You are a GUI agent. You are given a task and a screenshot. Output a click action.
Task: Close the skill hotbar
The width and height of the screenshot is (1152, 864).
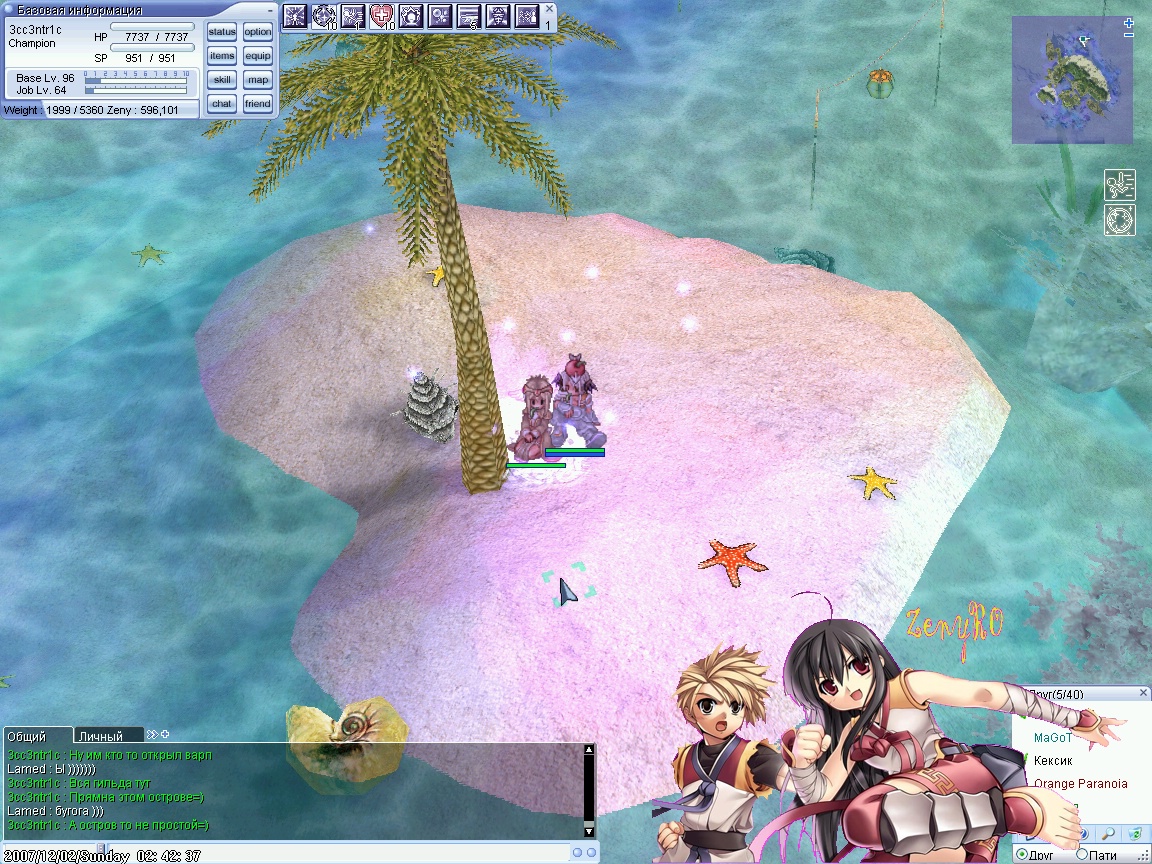click(x=549, y=8)
